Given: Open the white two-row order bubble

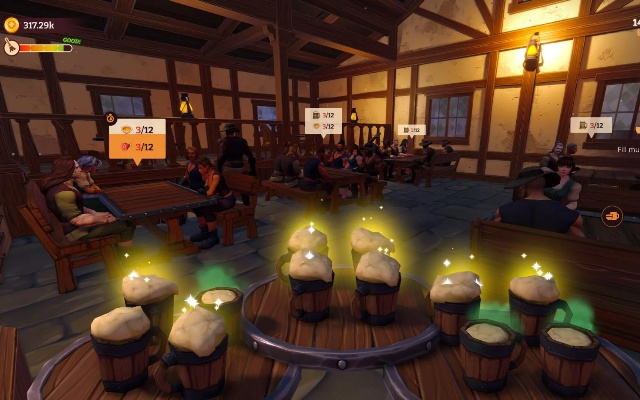Looking at the screenshot, I should coord(323,121).
